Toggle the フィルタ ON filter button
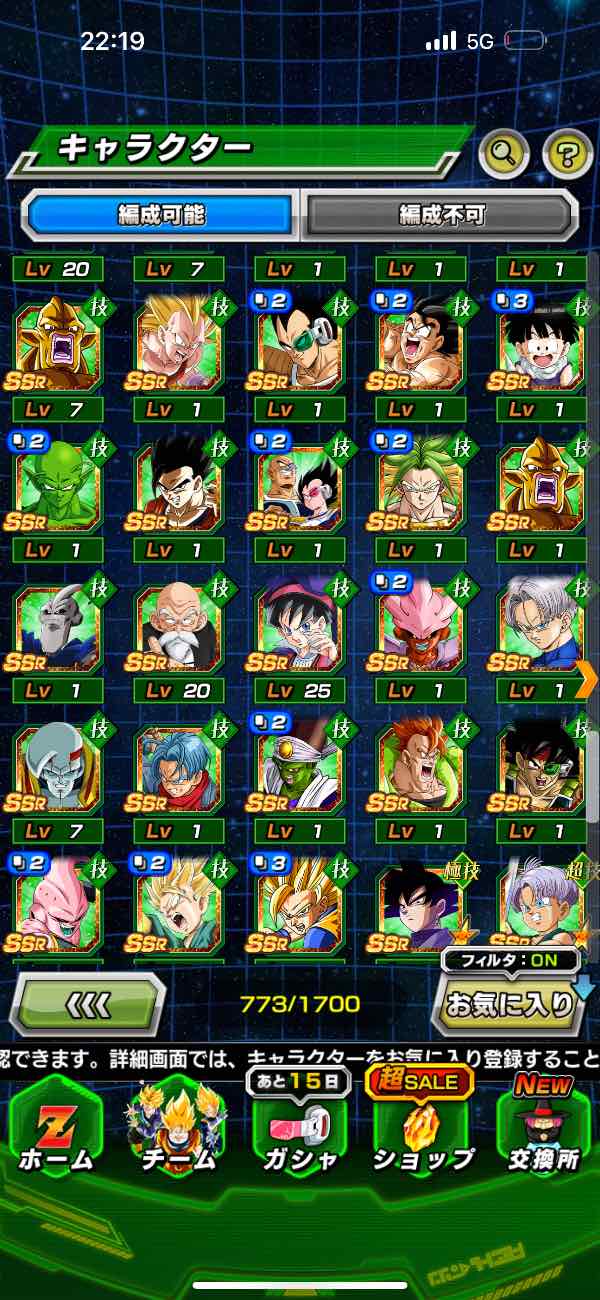The height and width of the screenshot is (1300, 600). pyautogui.click(x=510, y=962)
